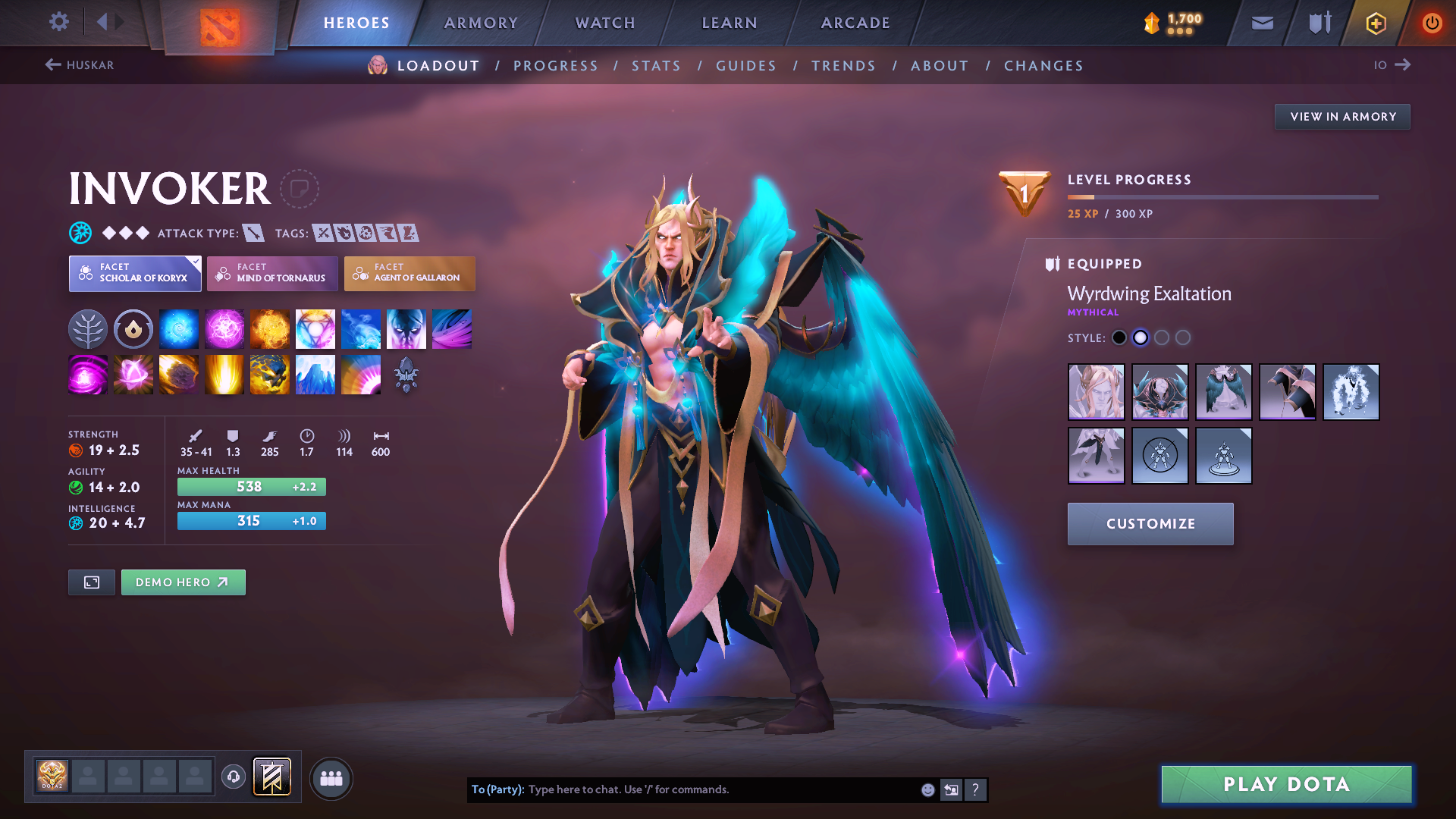Select the first black style swatch
Viewport: 1456px width, 819px height.
coord(1119,338)
